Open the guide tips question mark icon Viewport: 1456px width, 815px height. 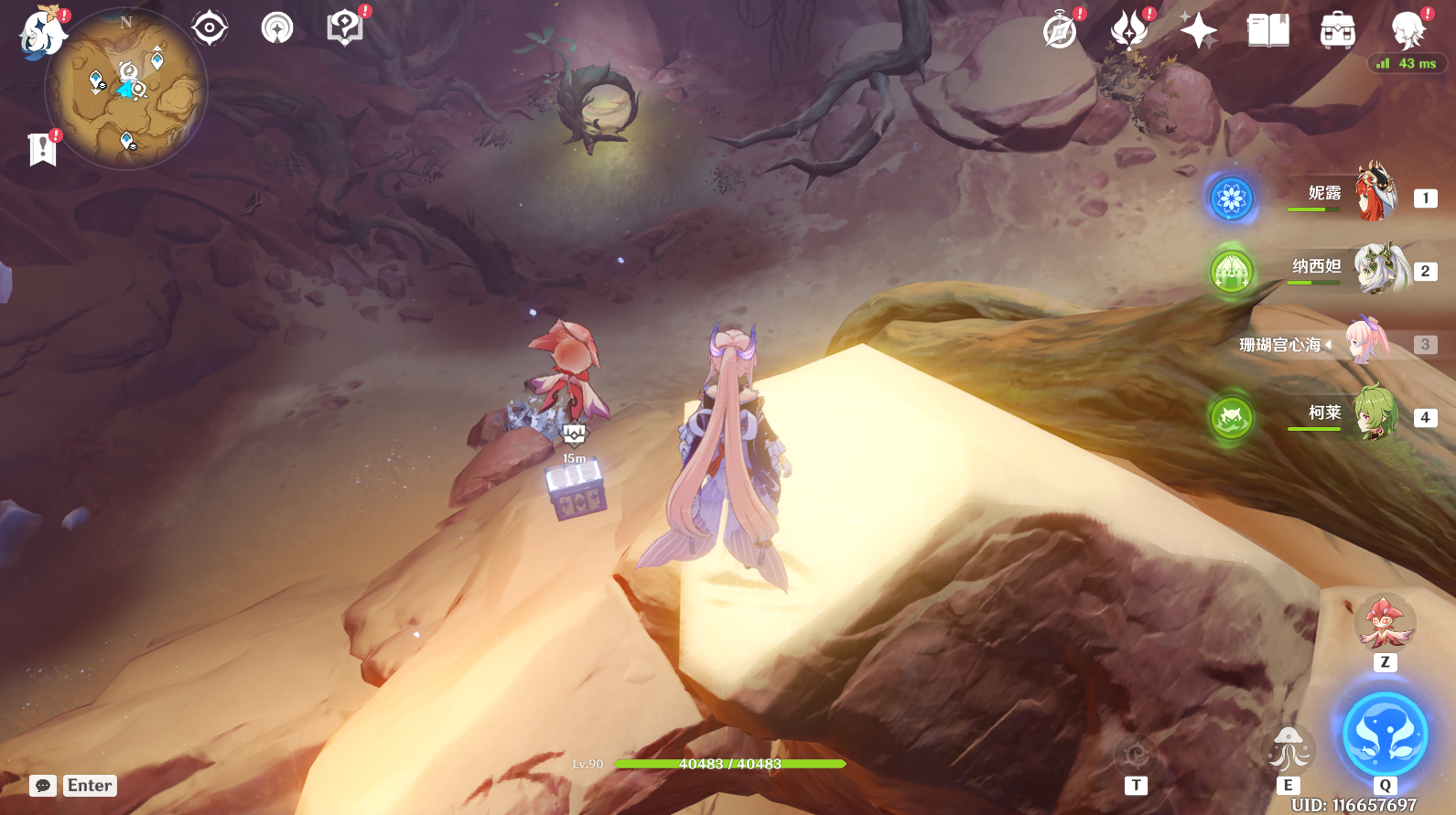pyautogui.click(x=344, y=27)
